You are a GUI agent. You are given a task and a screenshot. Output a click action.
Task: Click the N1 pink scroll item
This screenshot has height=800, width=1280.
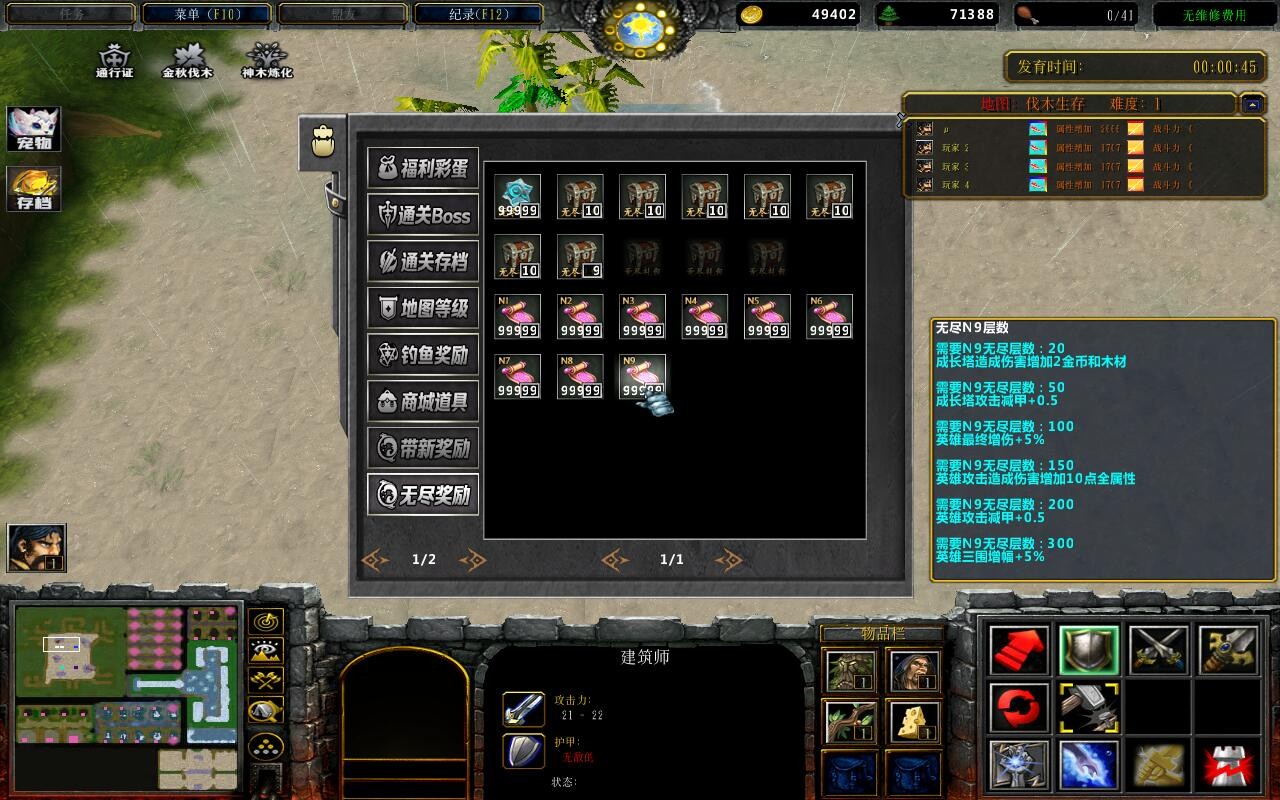tap(517, 317)
